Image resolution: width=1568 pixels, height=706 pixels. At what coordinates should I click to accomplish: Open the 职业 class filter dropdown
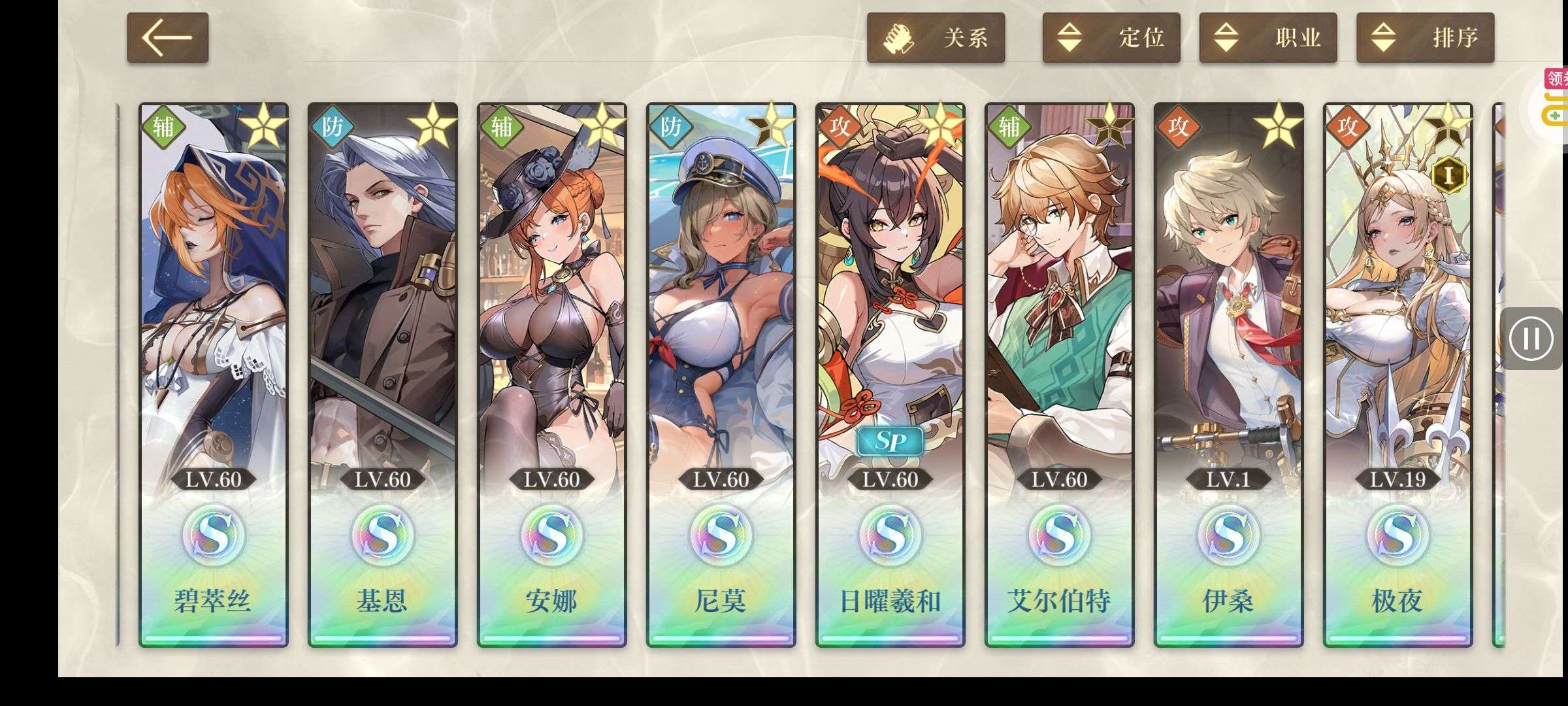click(1267, 38)
